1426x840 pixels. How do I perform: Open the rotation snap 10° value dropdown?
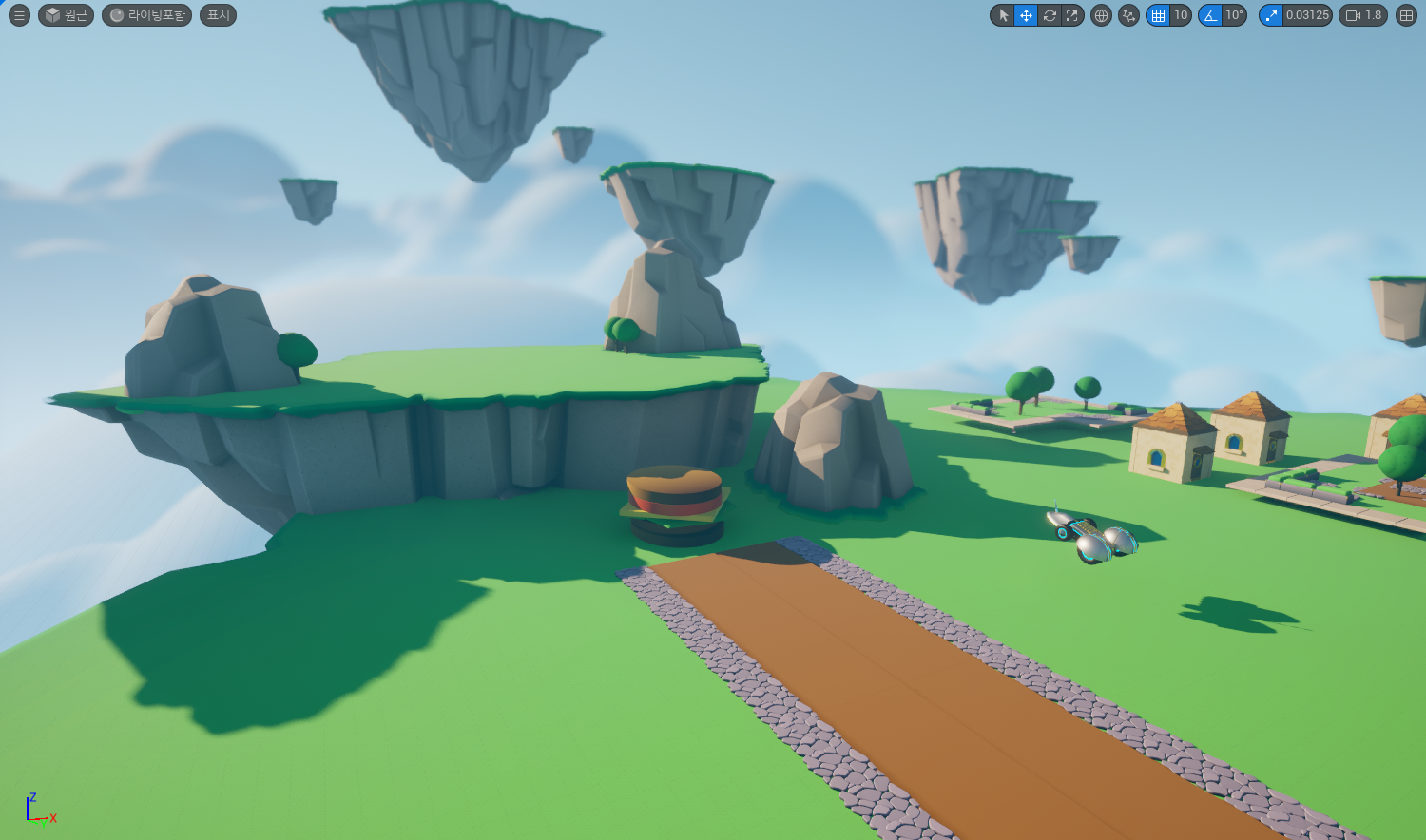click(1234, 15)
